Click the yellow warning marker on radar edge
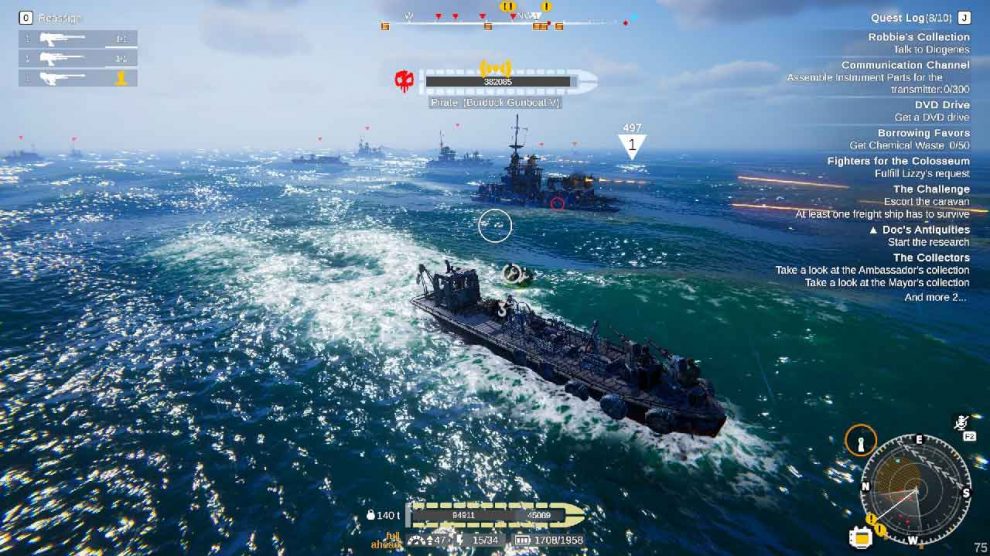Viewport: 990px width, 556px height. point(871,518)
